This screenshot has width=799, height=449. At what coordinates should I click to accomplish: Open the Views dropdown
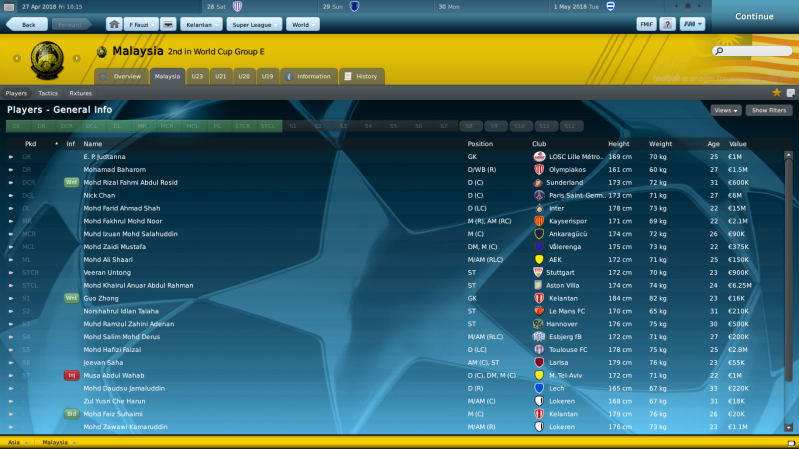tap(725, 110)
